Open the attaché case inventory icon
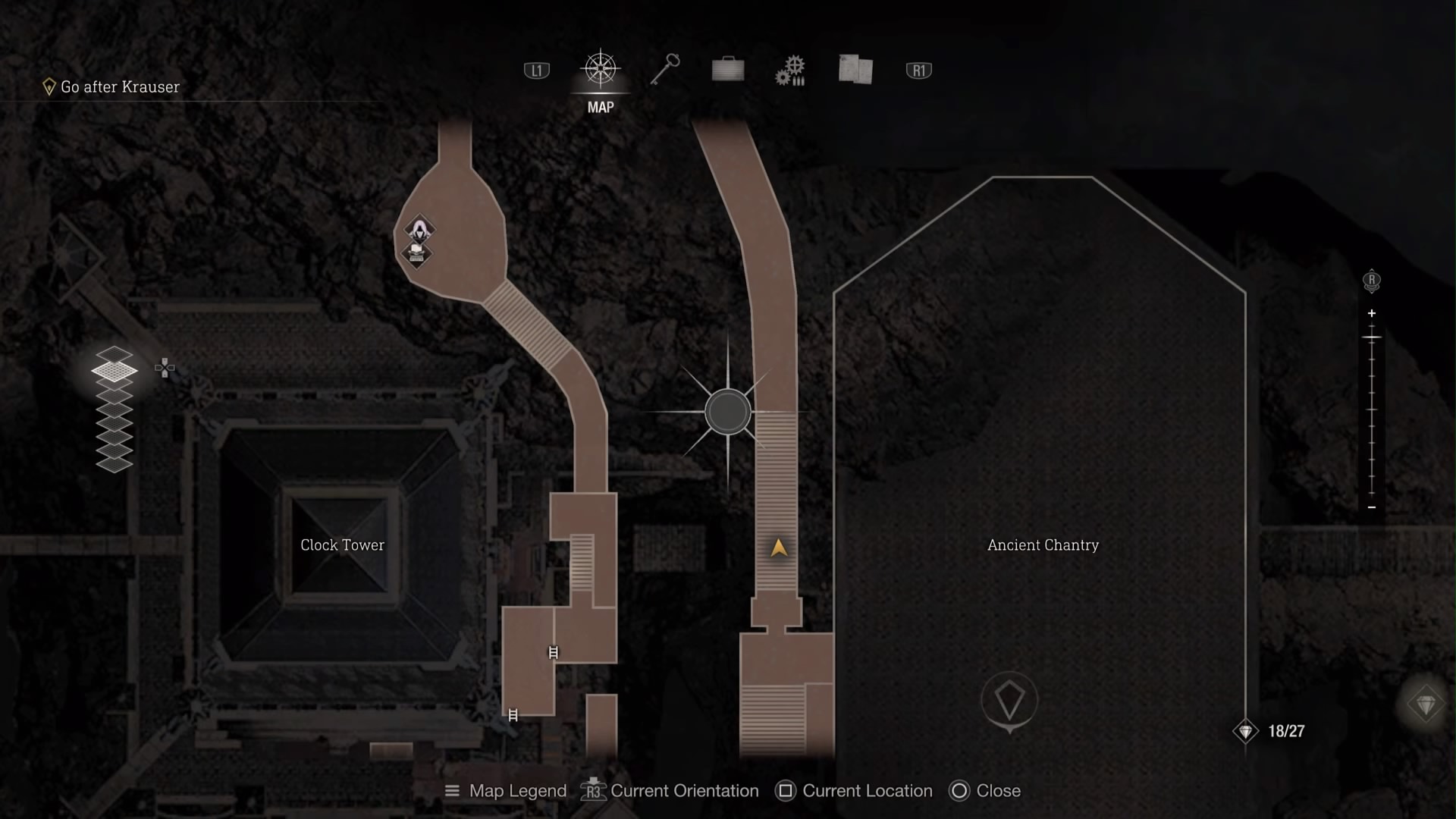This screenshot has width=1456, height=819. [727, 69]
